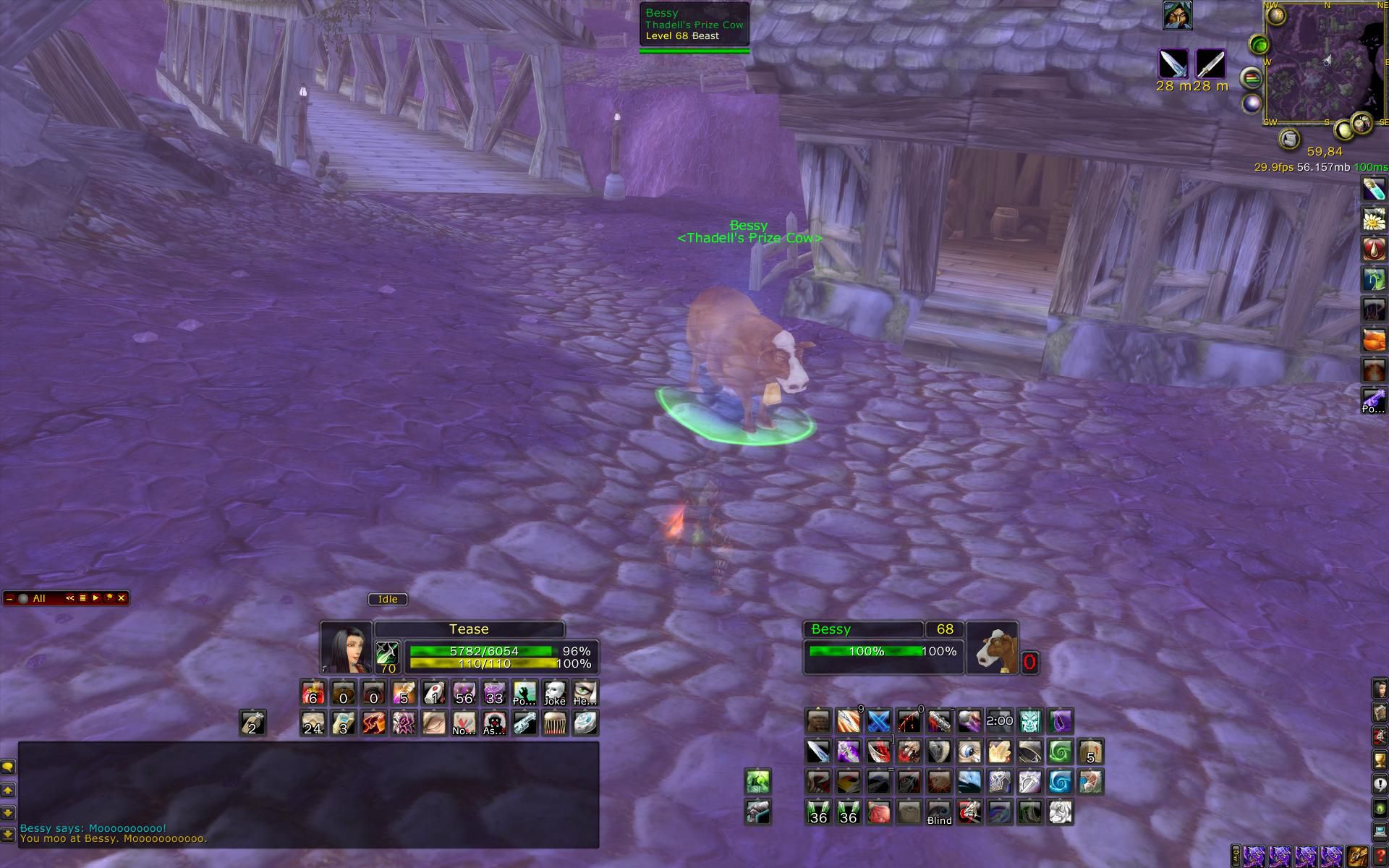Click the scroll button below the minimap
Image resolution: width=1389 pixels, height=868 pixels.
click(1288, 138)
